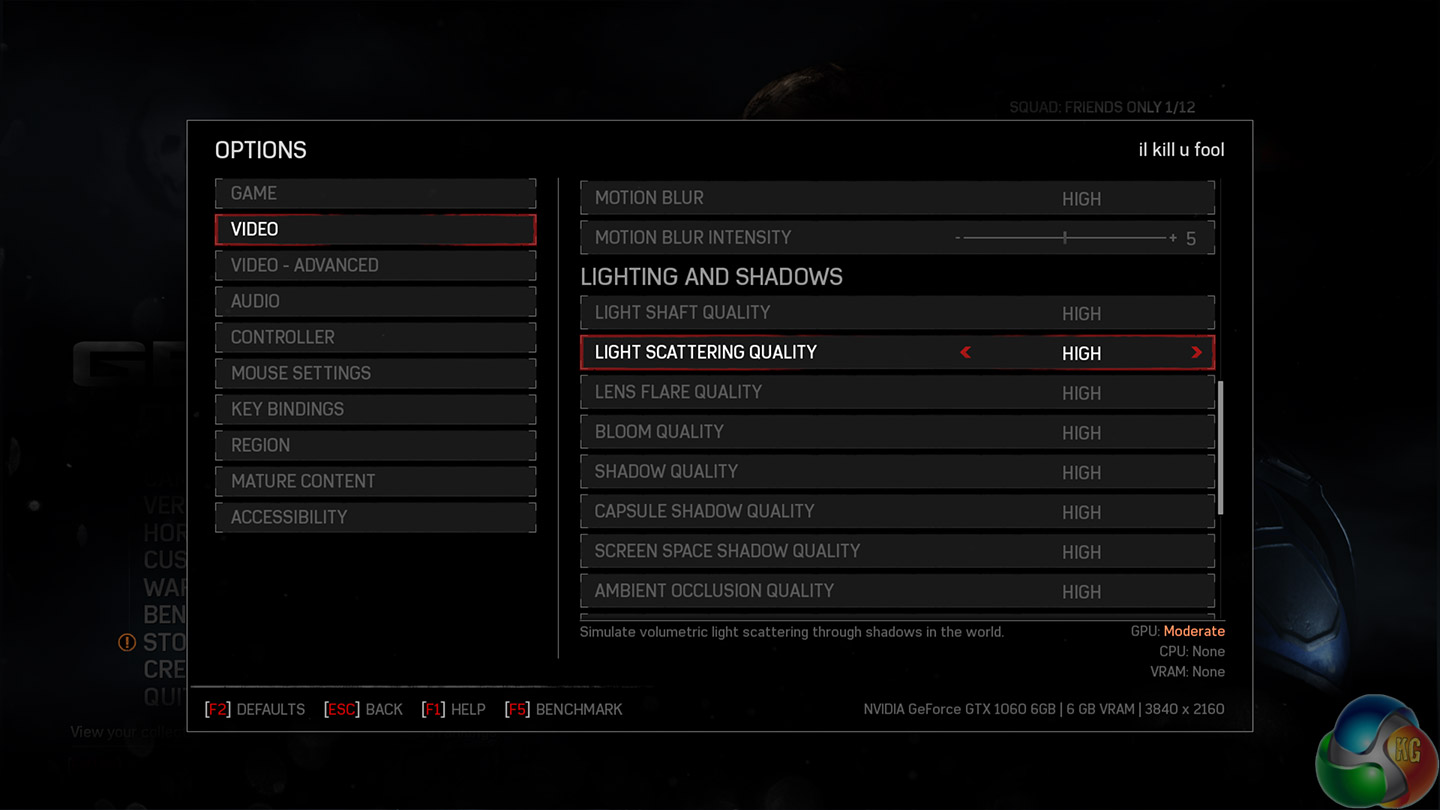The image size is (1440, 810).
Task: Go to Key Bindings section
Action: click(375, 409)
